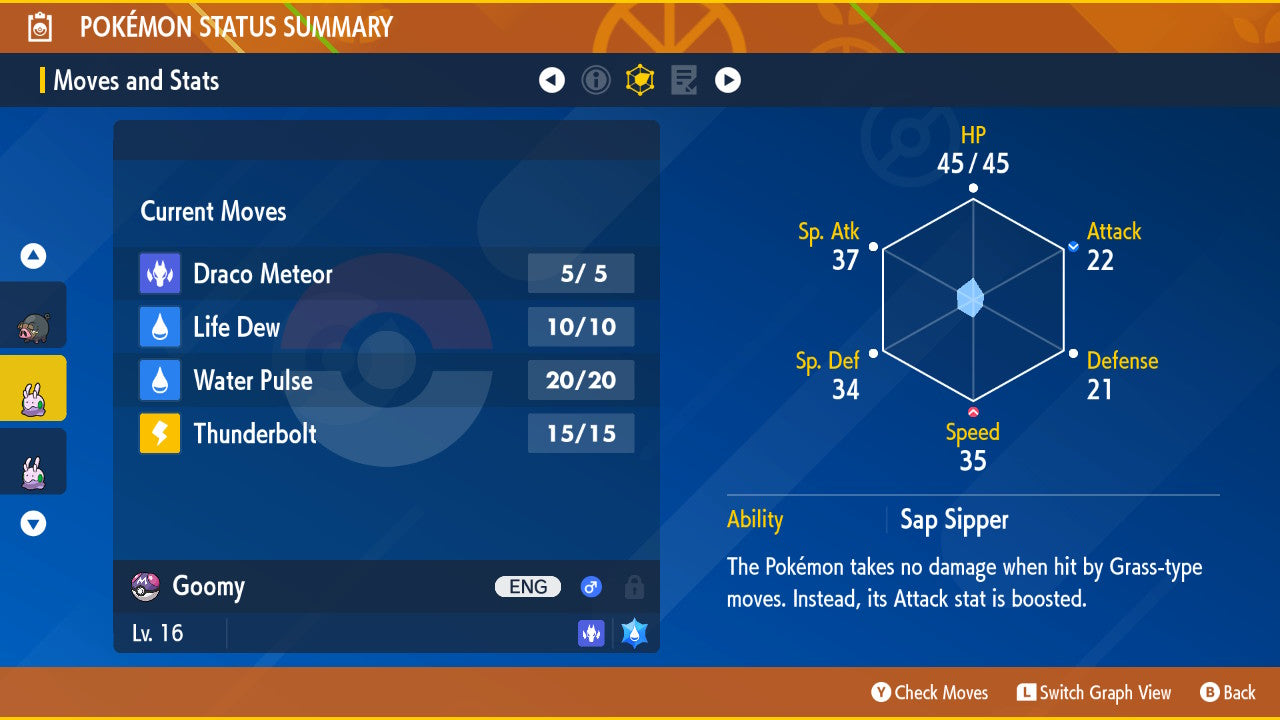The width and height of the screenshot is (1280, 720).
Task: Select the highlighted Goomy party thumbnail
Action: 34,389
